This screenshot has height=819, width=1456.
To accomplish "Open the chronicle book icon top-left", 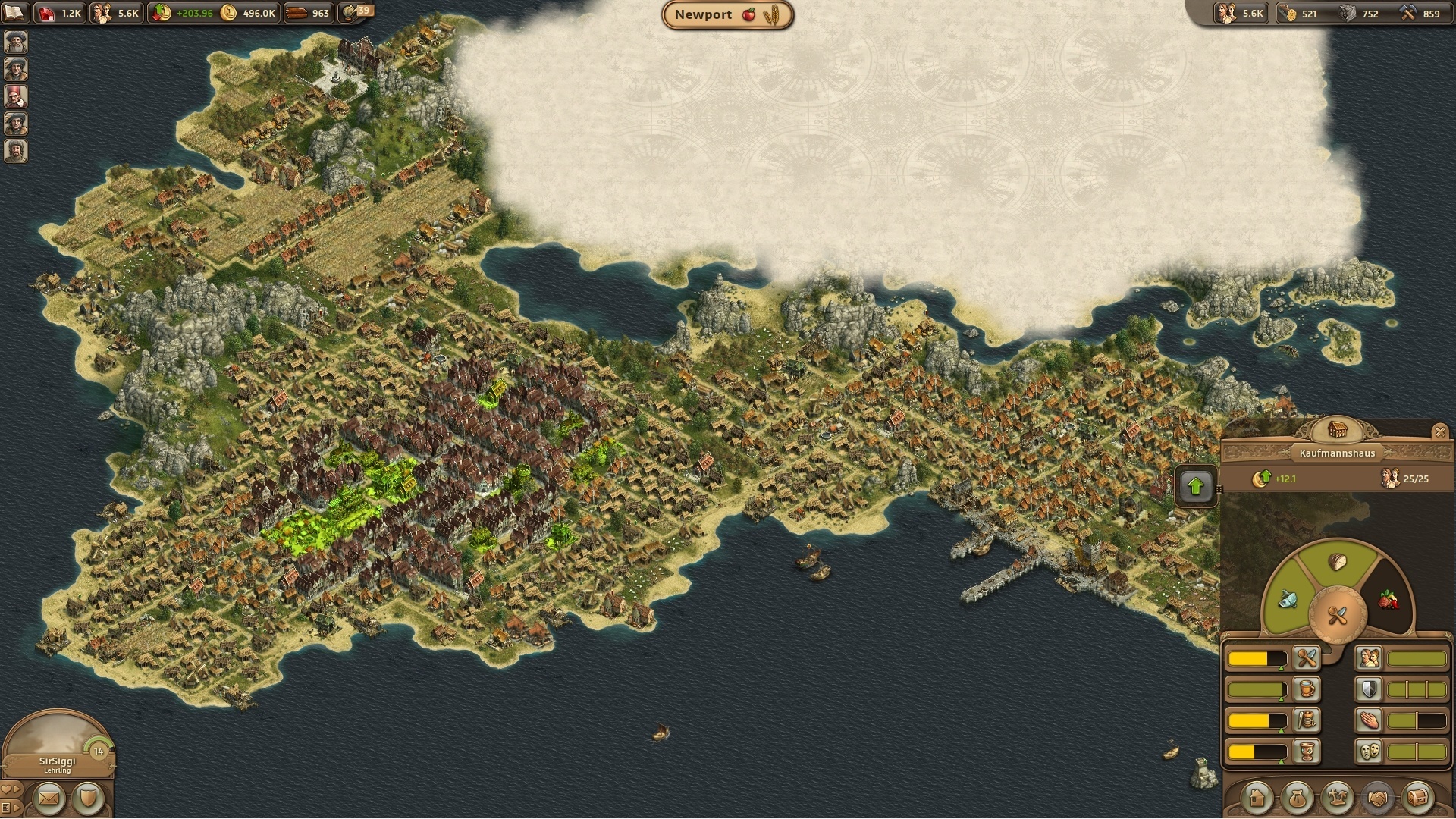I will click(x=14, y=11).
